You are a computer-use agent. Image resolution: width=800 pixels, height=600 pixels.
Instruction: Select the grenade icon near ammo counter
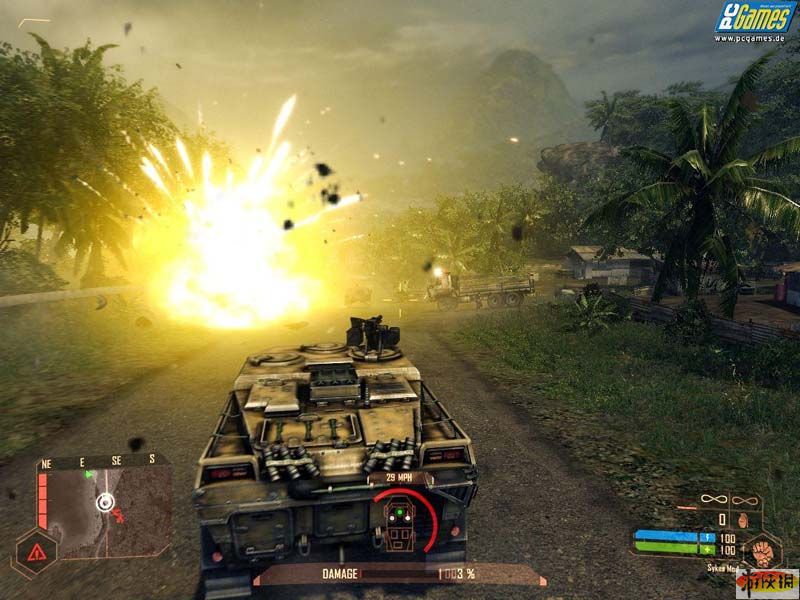point(743,520)
